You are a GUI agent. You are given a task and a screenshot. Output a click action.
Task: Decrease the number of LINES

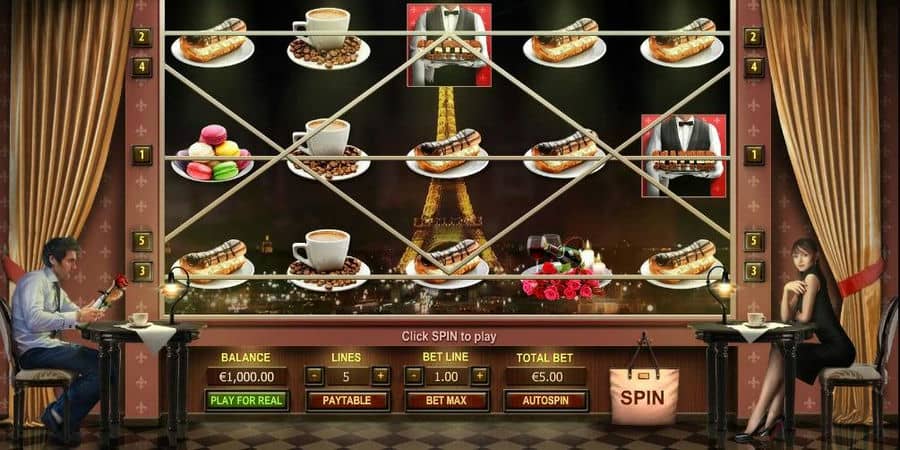point(314,376)
